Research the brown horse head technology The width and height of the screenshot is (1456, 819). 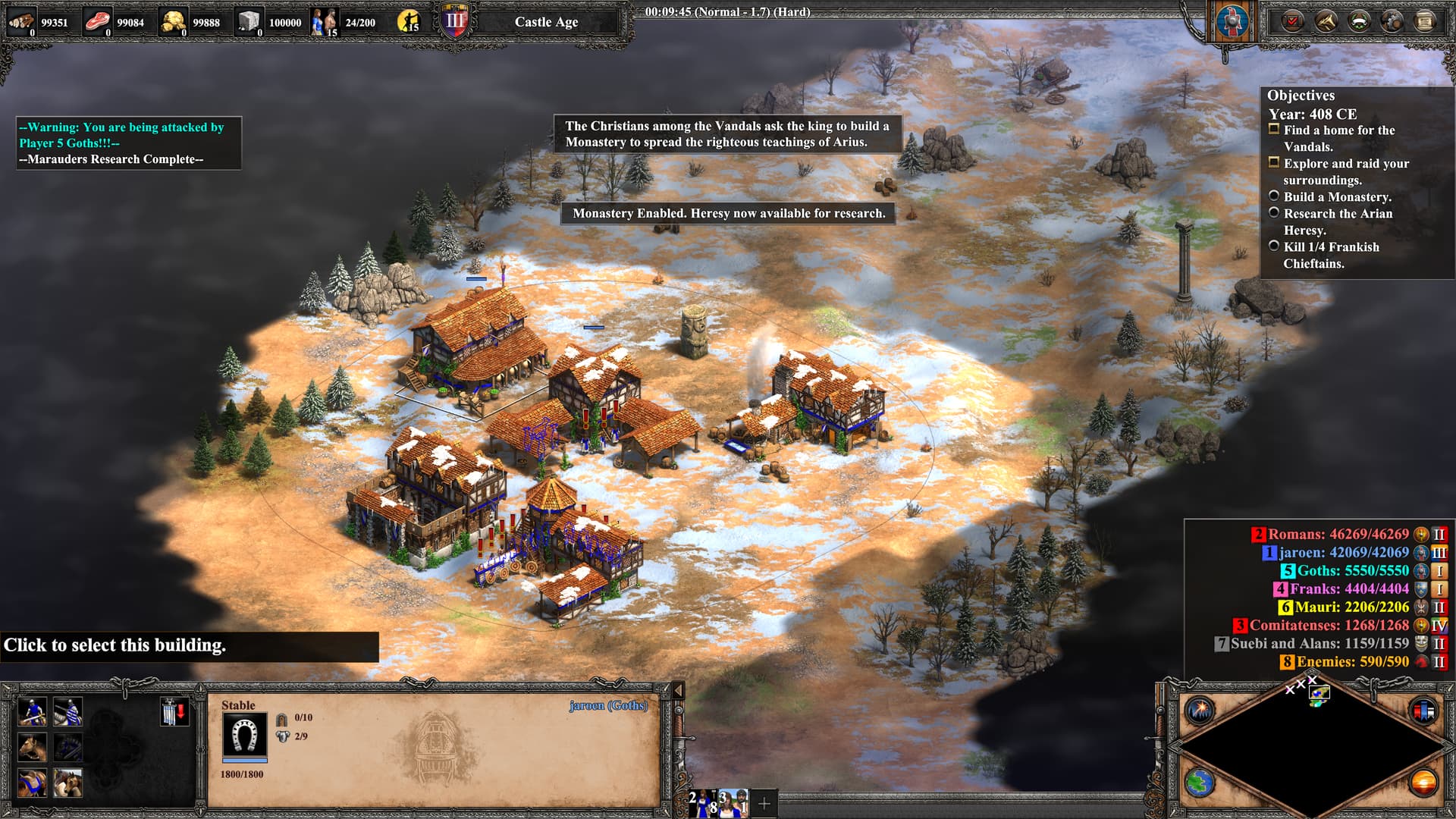[x=32, y=748]
